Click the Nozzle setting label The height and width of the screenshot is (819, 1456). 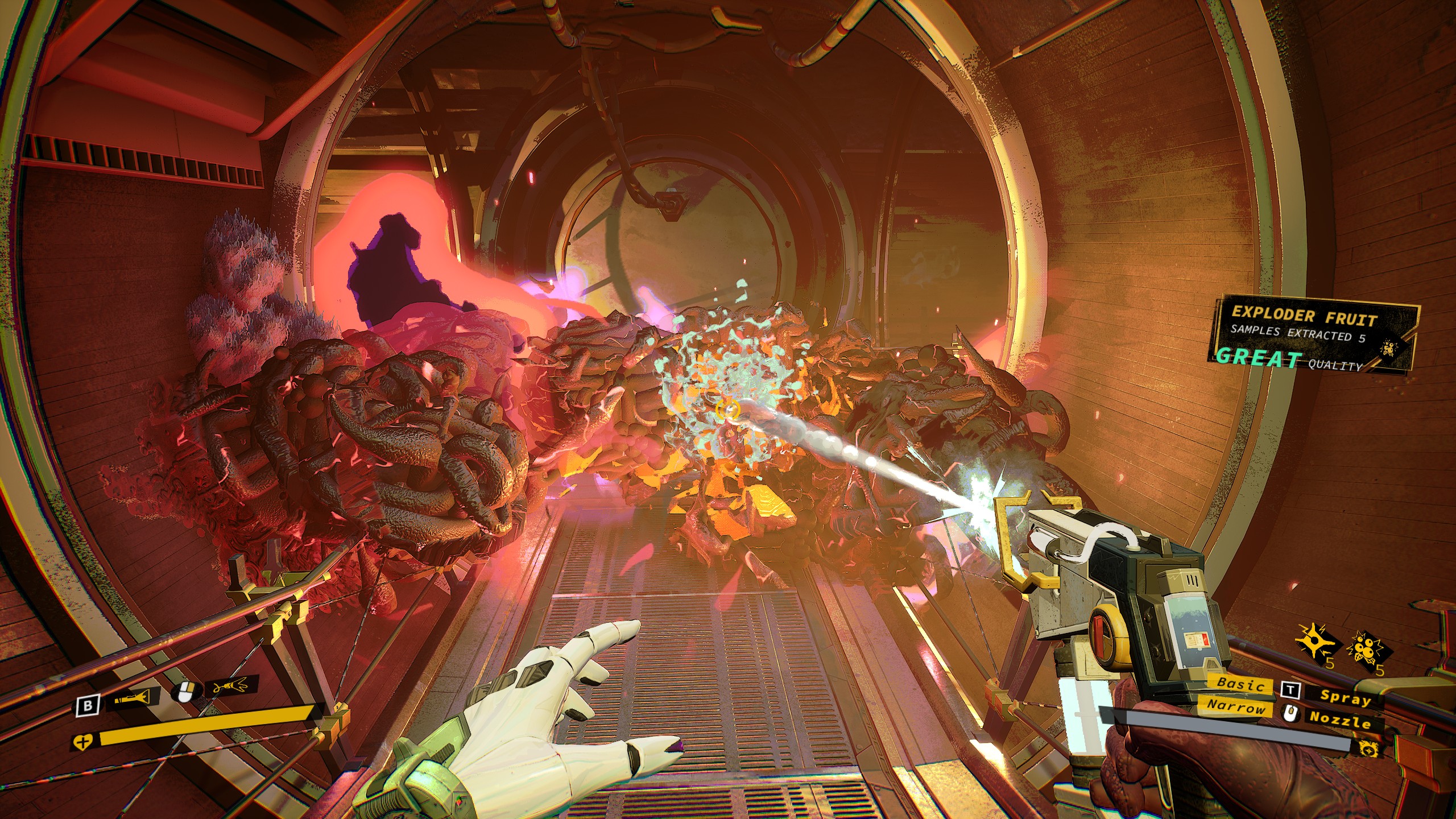pos(1340,719)
